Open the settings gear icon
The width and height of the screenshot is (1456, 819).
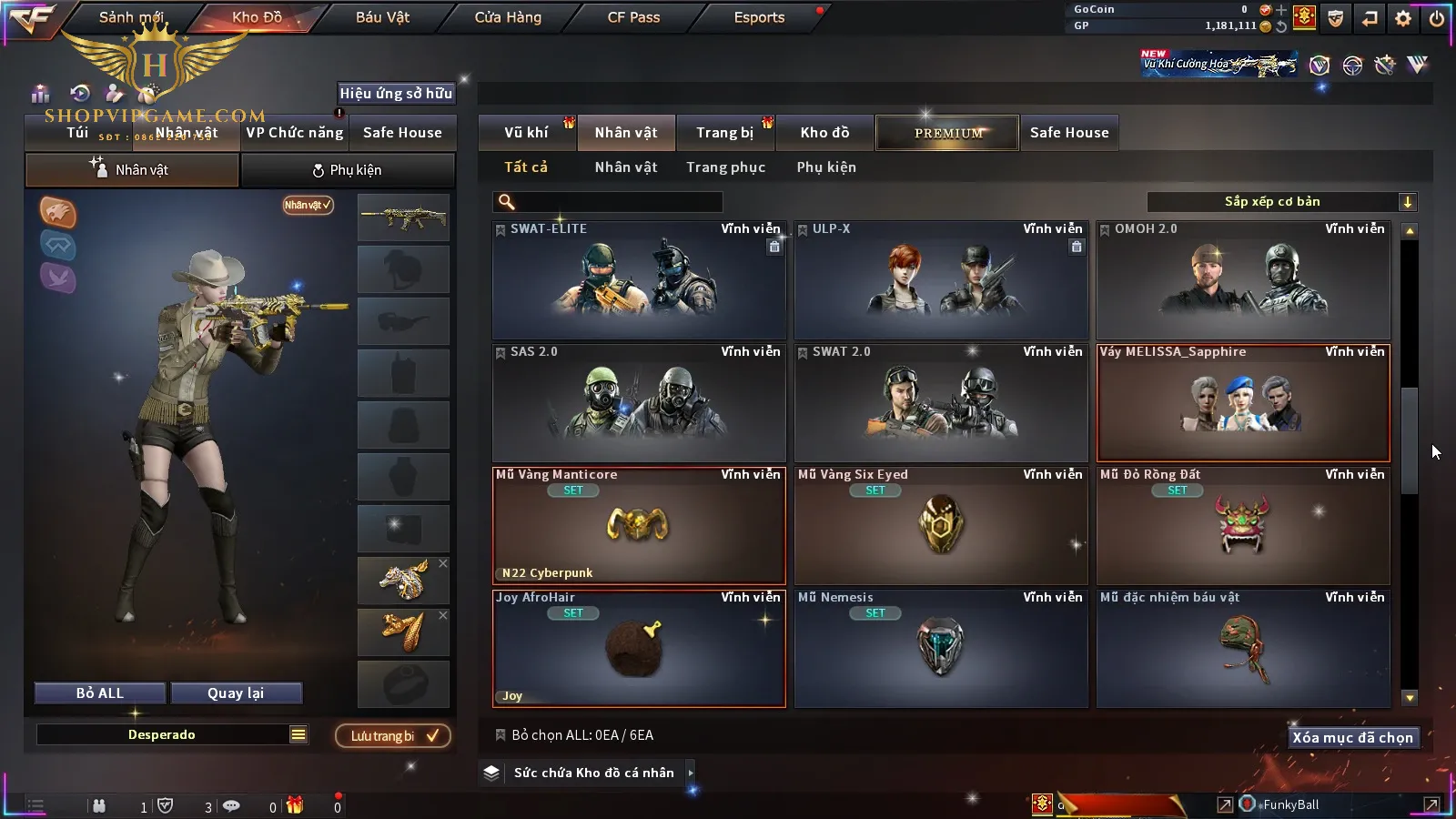click(x=1403, y=18)
